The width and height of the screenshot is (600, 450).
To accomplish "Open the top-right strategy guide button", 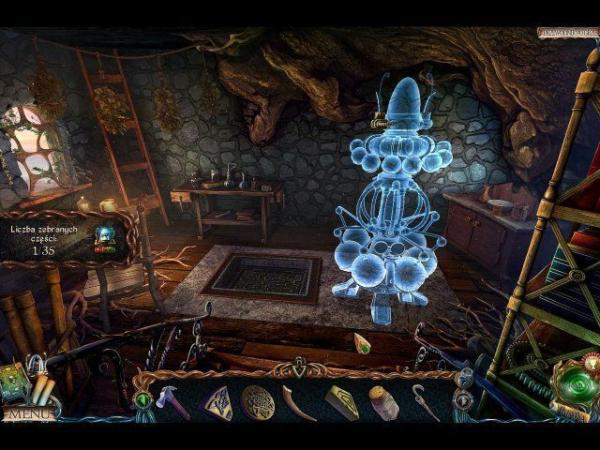I will [x=565, y=32].
